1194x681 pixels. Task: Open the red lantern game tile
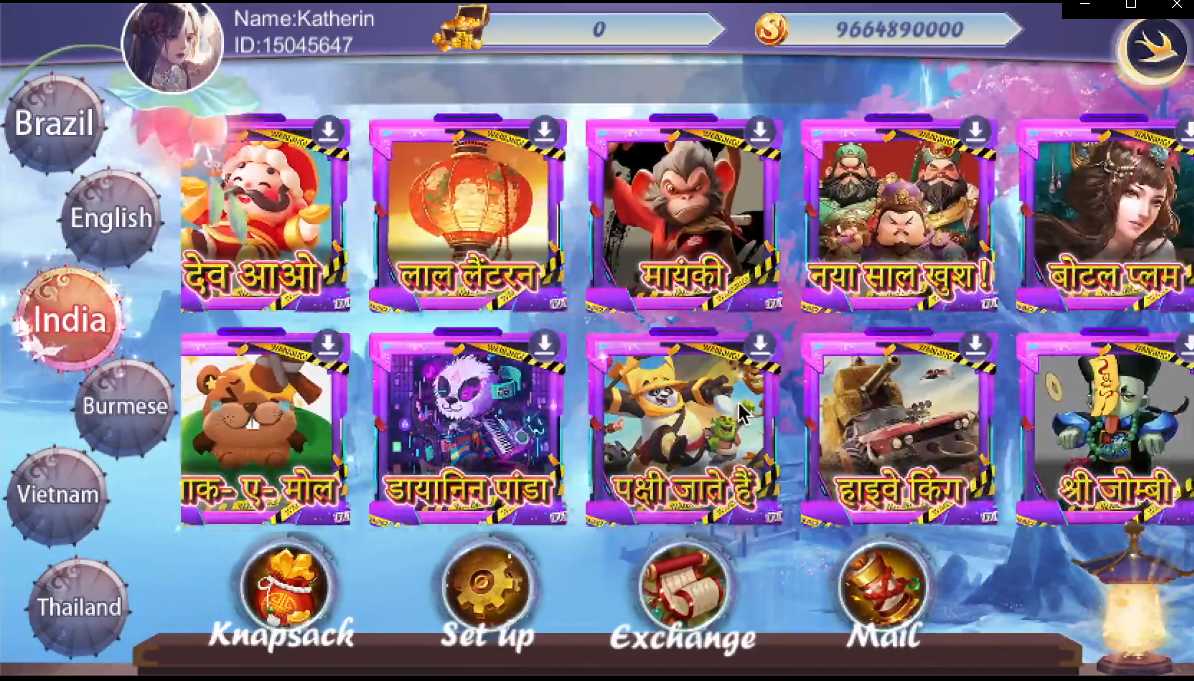[x=468, y=215]
